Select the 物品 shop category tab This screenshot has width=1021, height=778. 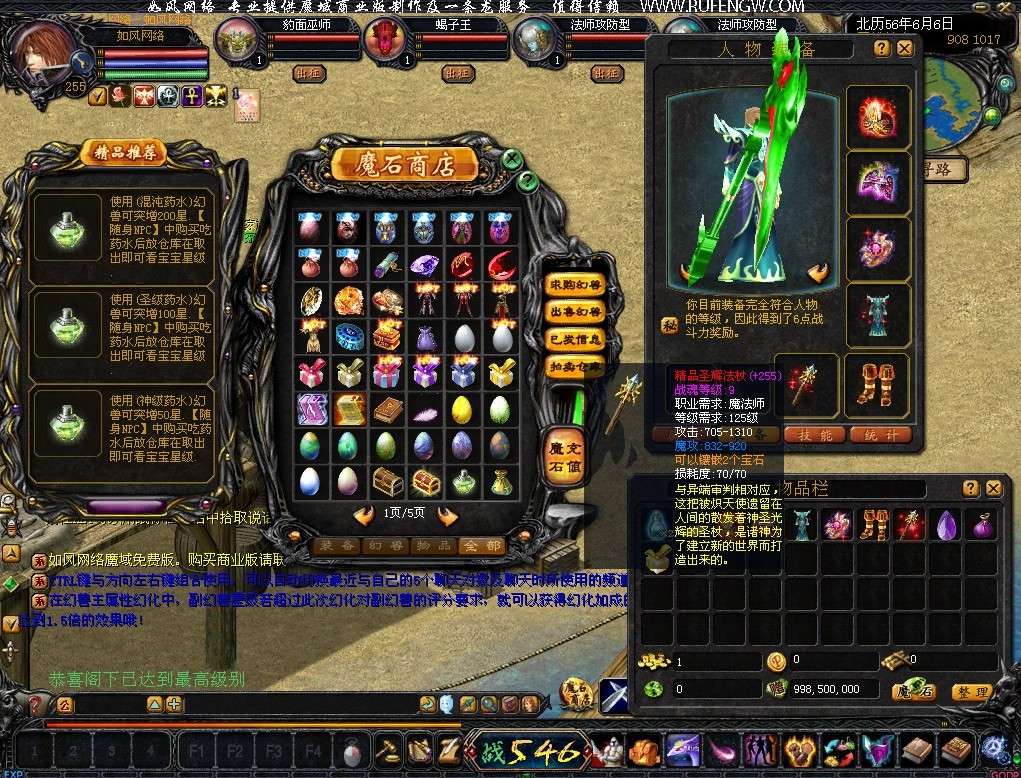[x=432, y=546]
